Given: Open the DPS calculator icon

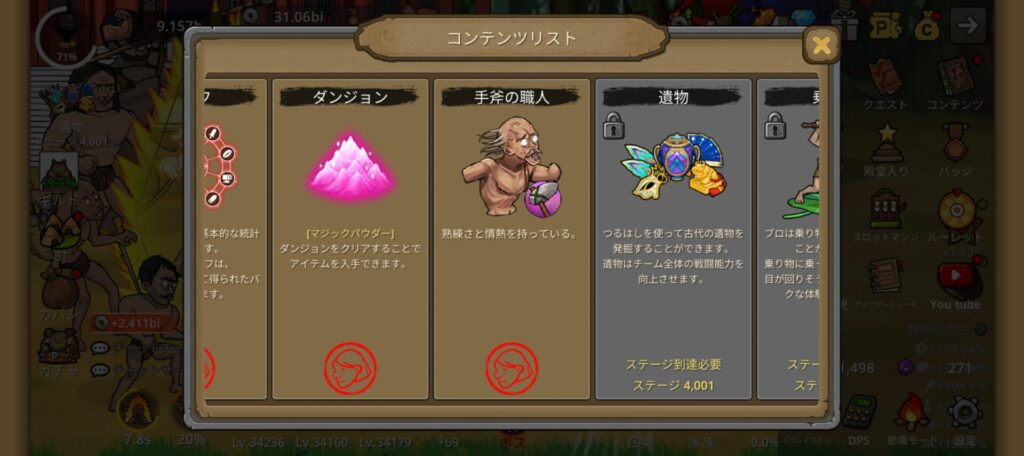Looking at the screenshot, I should pyautogui.click(x=858, y=412).
